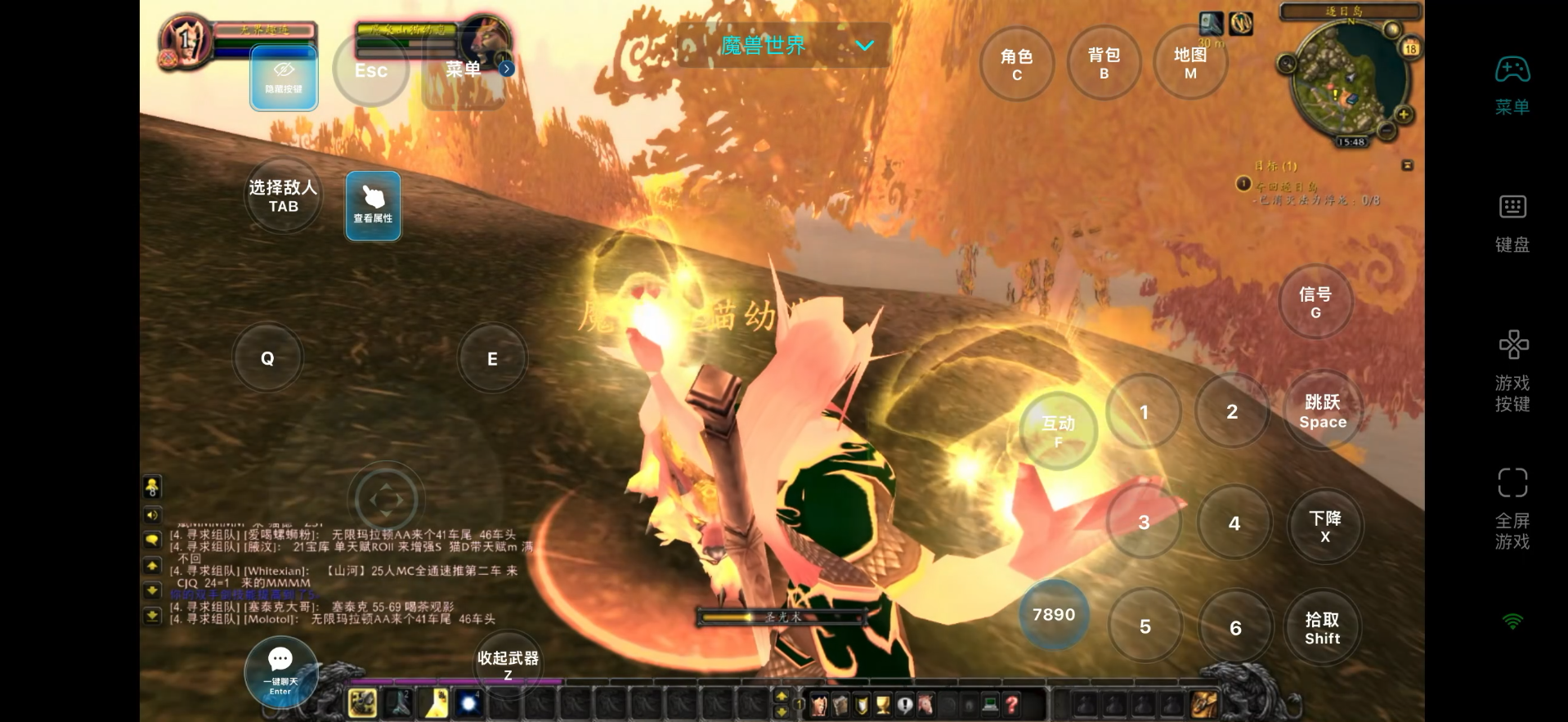Tap the 互动 F interact button
The image size is (1568, 722).
[1058, 430]
